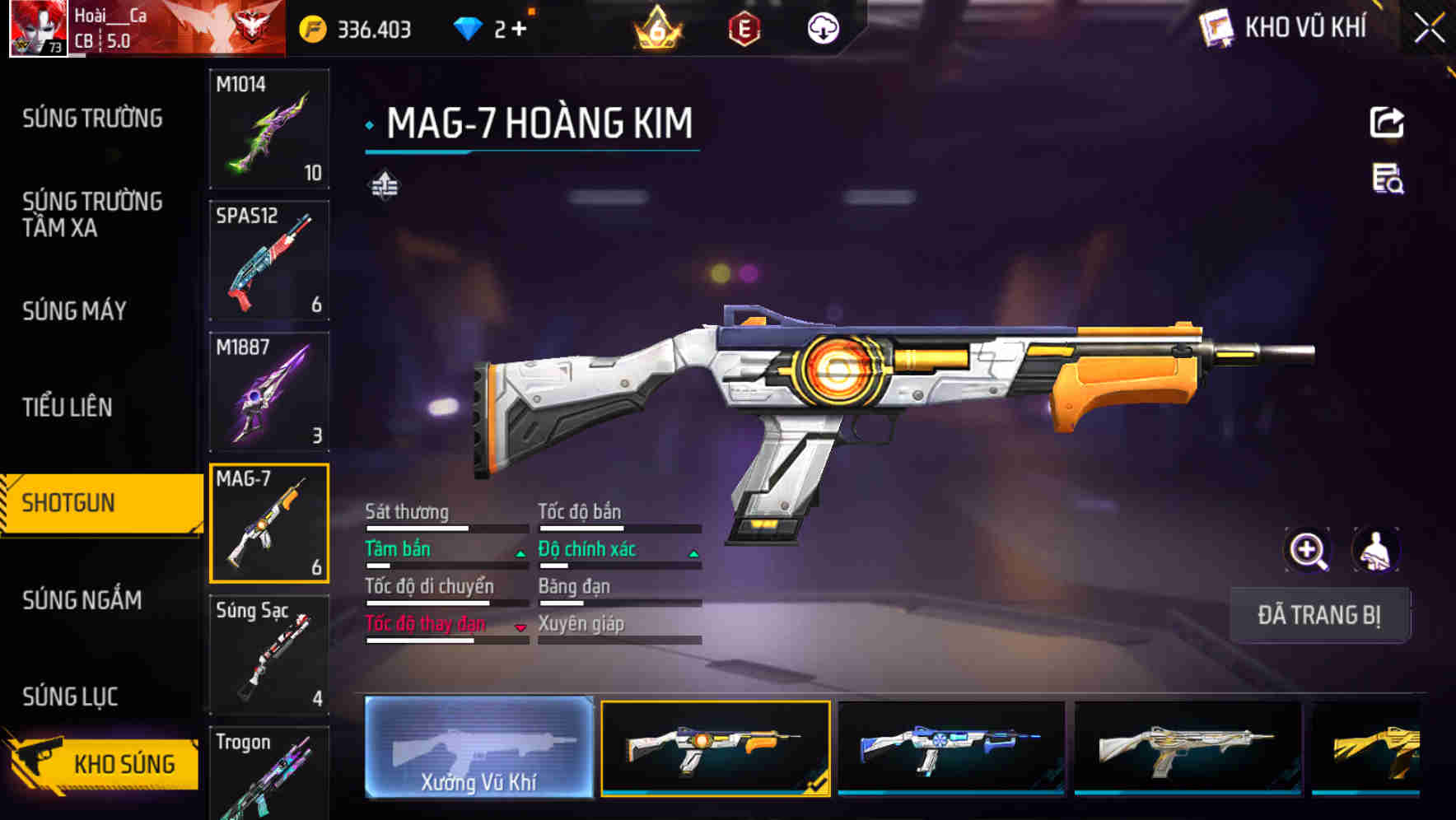
Task: Choose the plain white MAG-7 skin
Action: (x=1188, y=748)
